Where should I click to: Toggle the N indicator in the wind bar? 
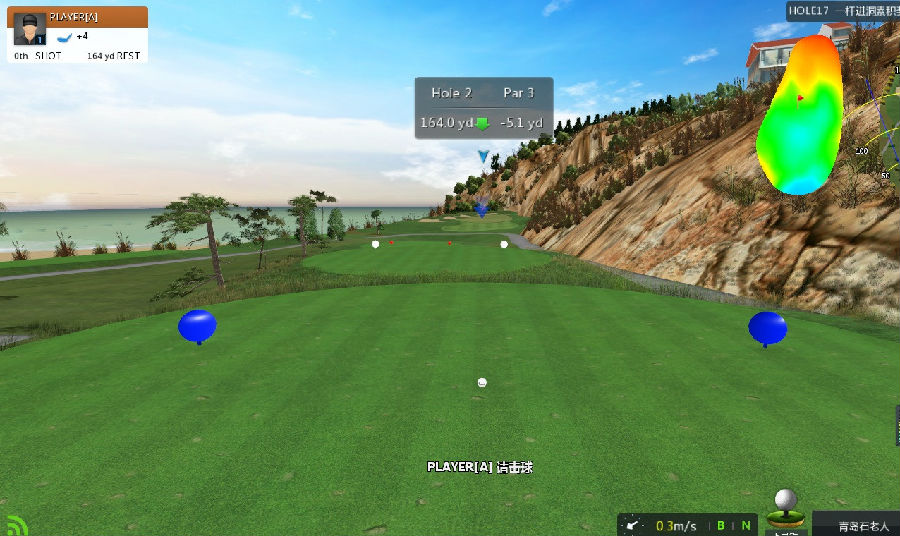745,525
